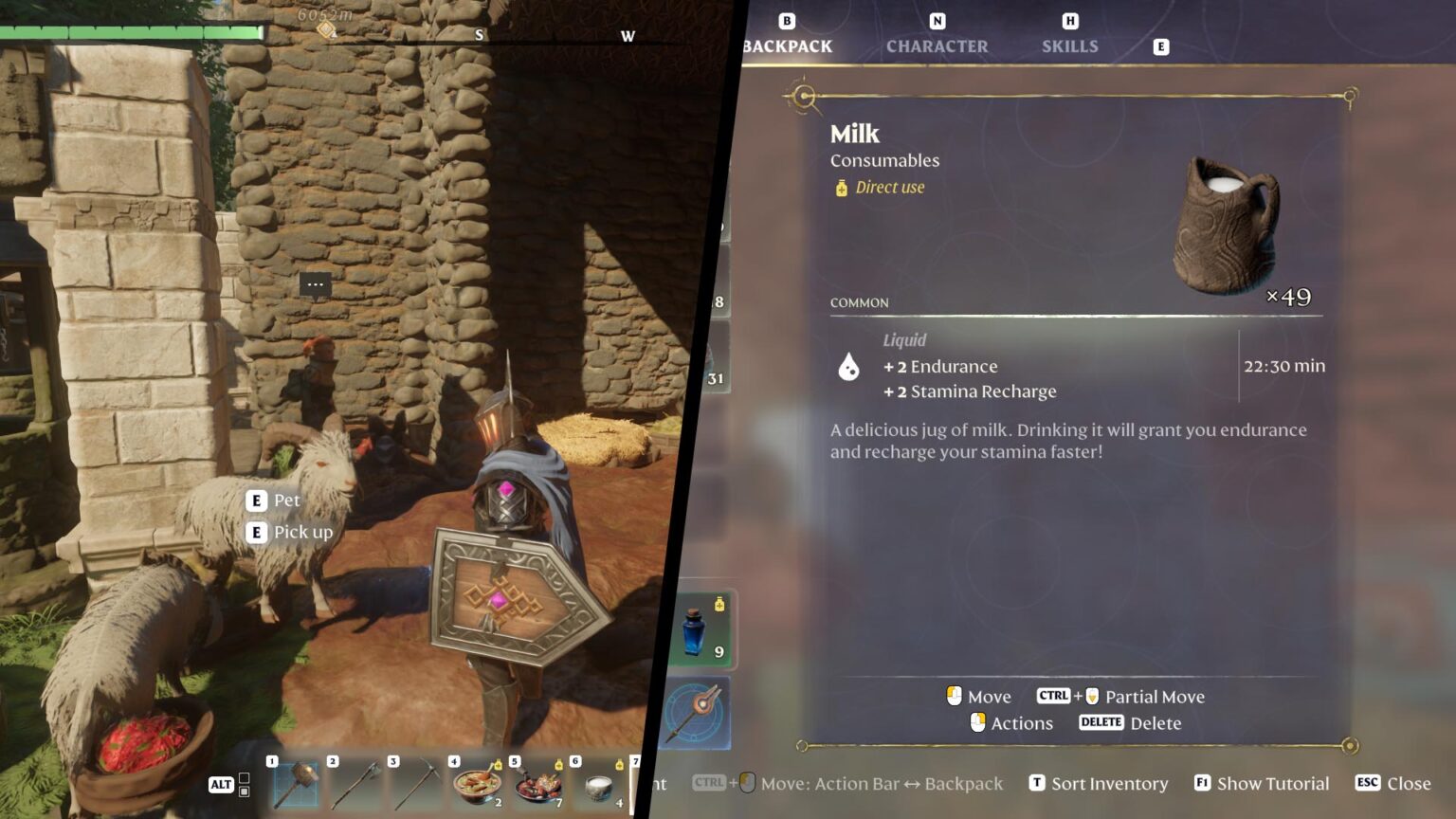
Task: Sort Inventory from the bottom bar
Action: 1099,783
